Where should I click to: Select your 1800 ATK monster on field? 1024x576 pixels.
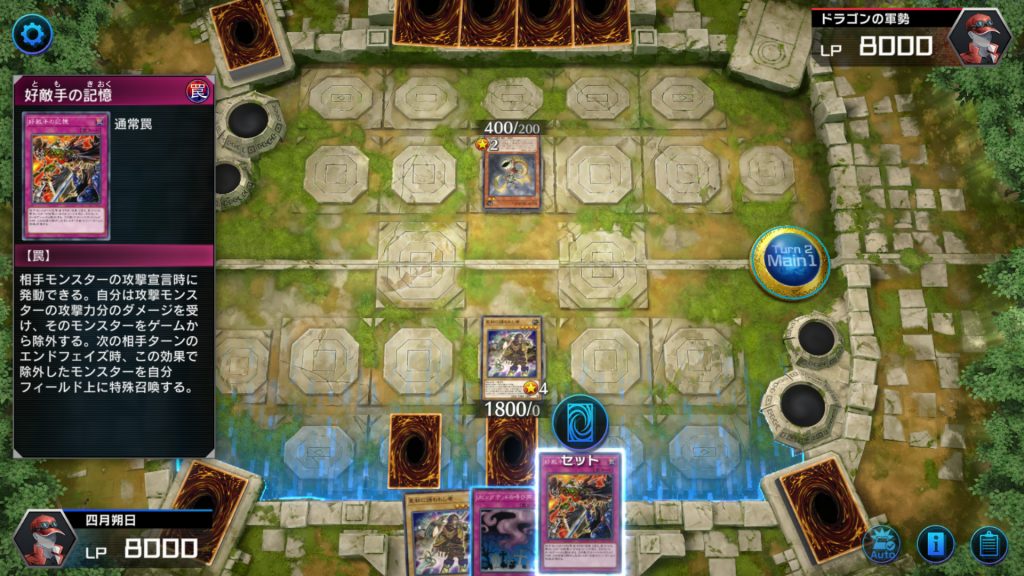pyautogui.click(x=512, y=358)
